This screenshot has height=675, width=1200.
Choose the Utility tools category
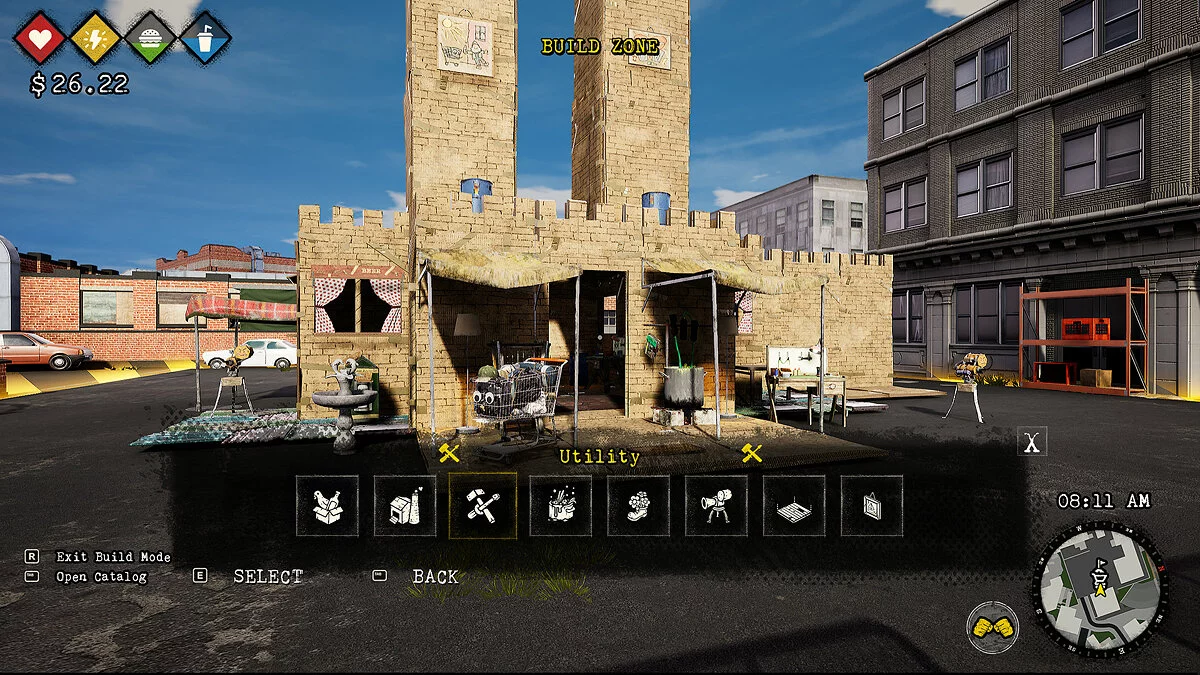click(483, 506)
